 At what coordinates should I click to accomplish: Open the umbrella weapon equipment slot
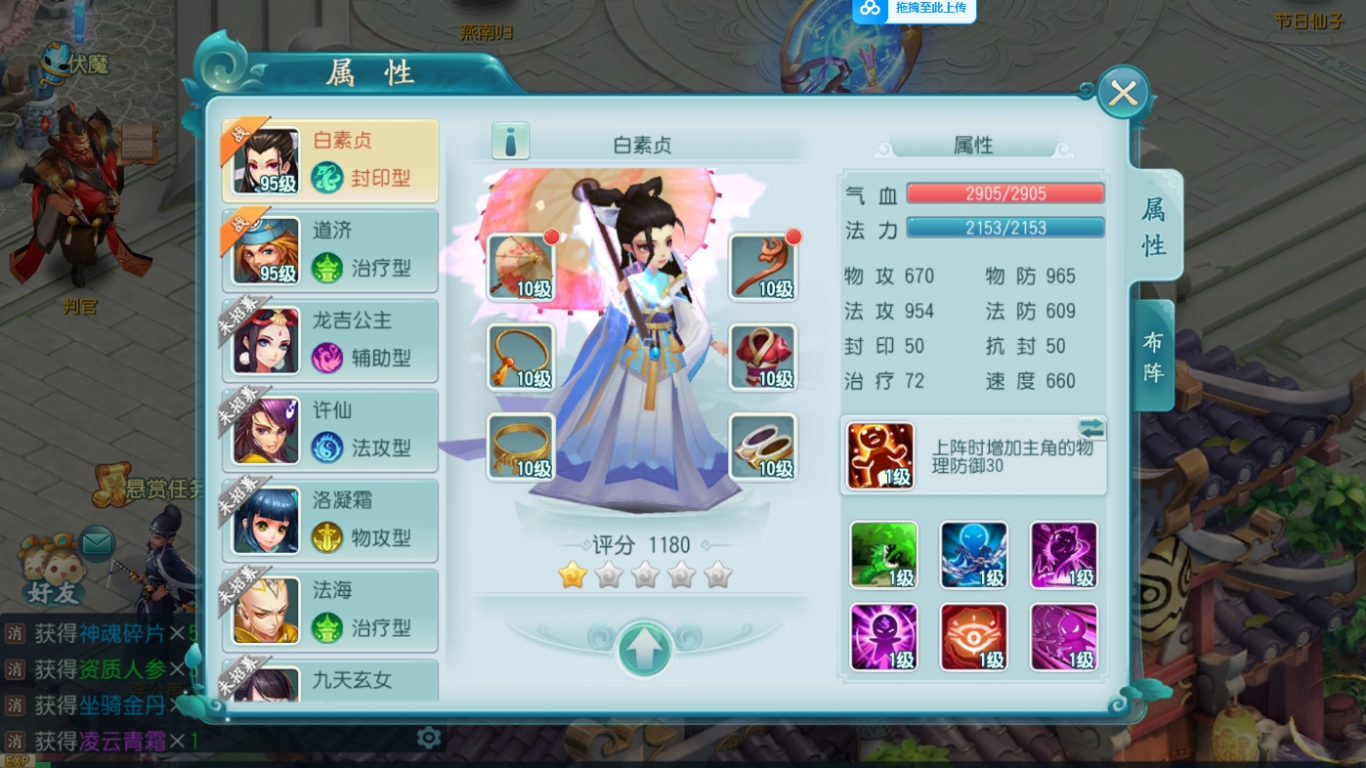[521, 268]
